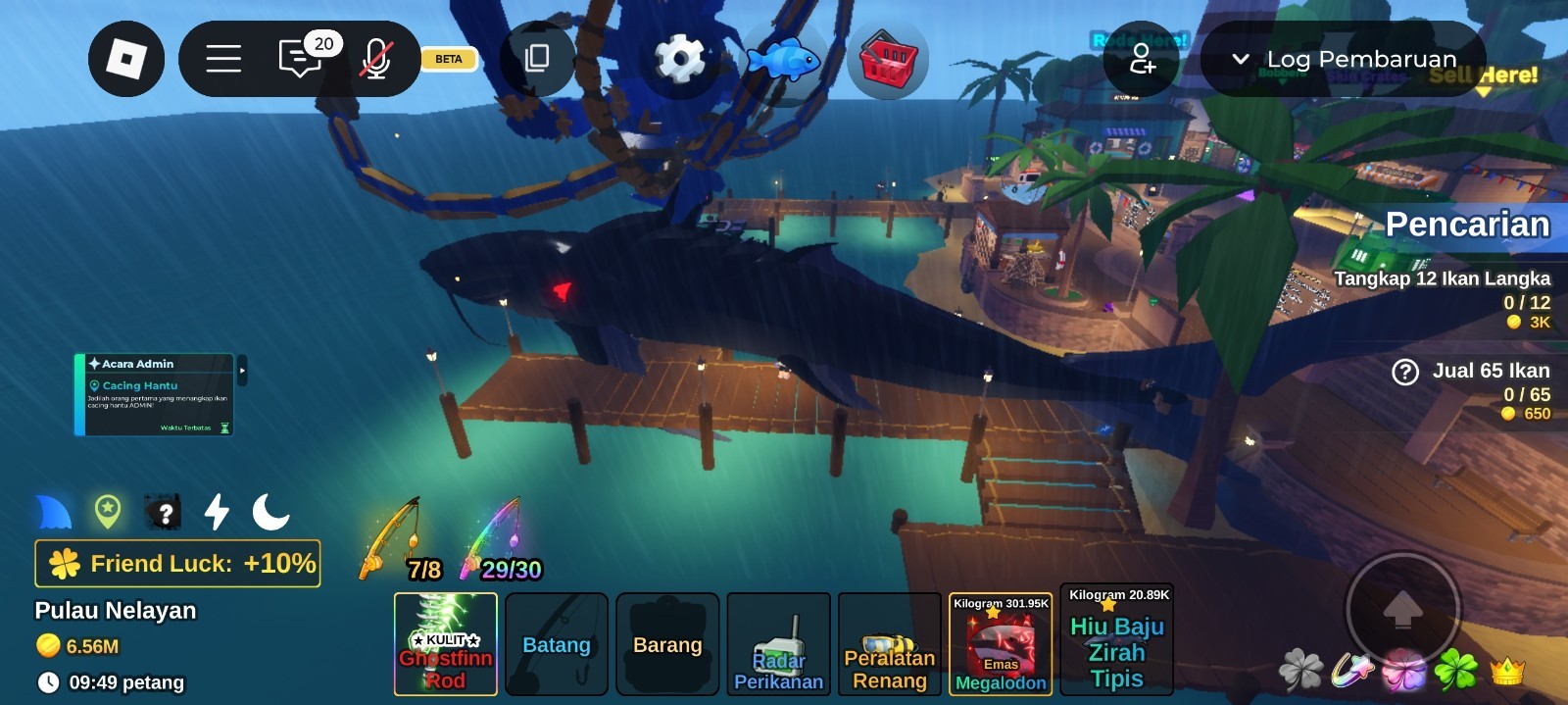Click the Jual 65 Ikan help icon
Image resolution: width=1568 pixels, height=705 pixels.
coord(1405,372)
